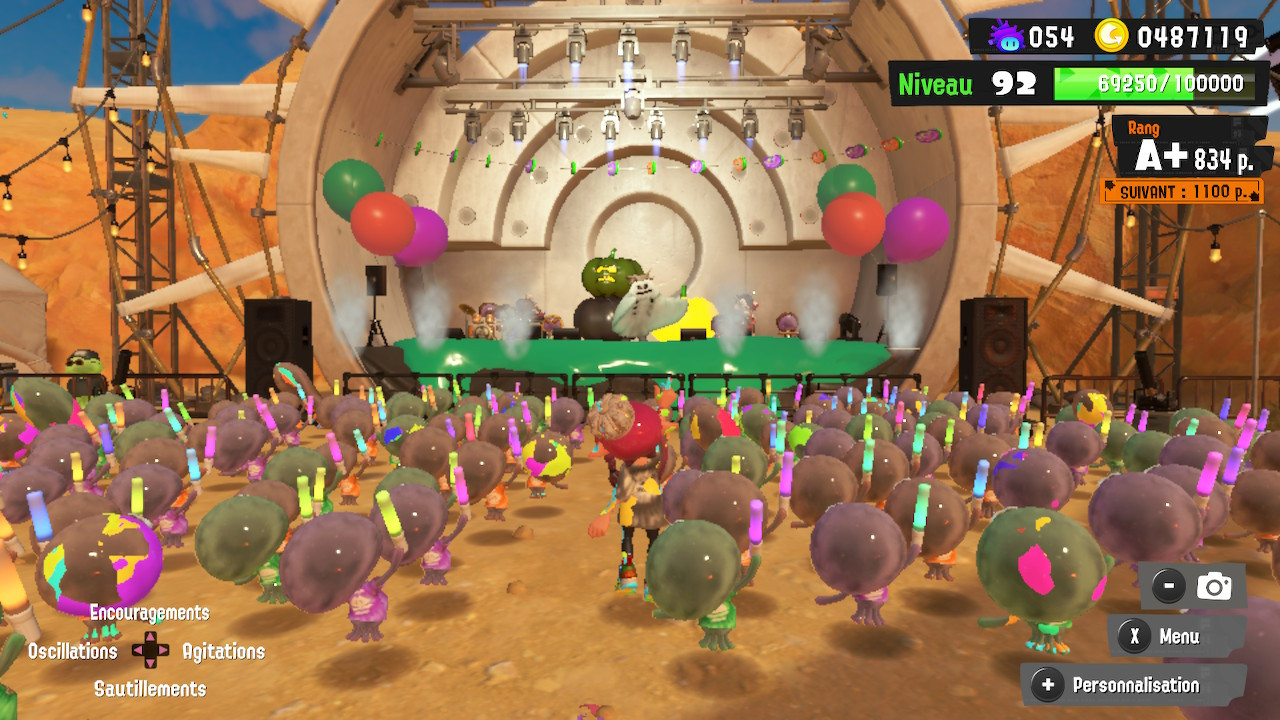Select the Agitations emote option

pos(222,652)
